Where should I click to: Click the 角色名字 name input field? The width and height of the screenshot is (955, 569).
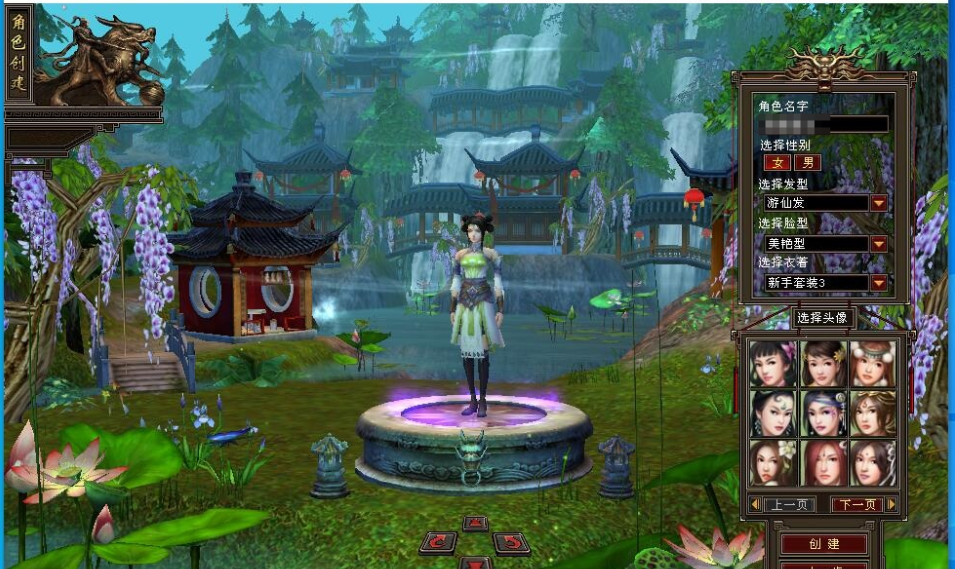tap(823, 125)
